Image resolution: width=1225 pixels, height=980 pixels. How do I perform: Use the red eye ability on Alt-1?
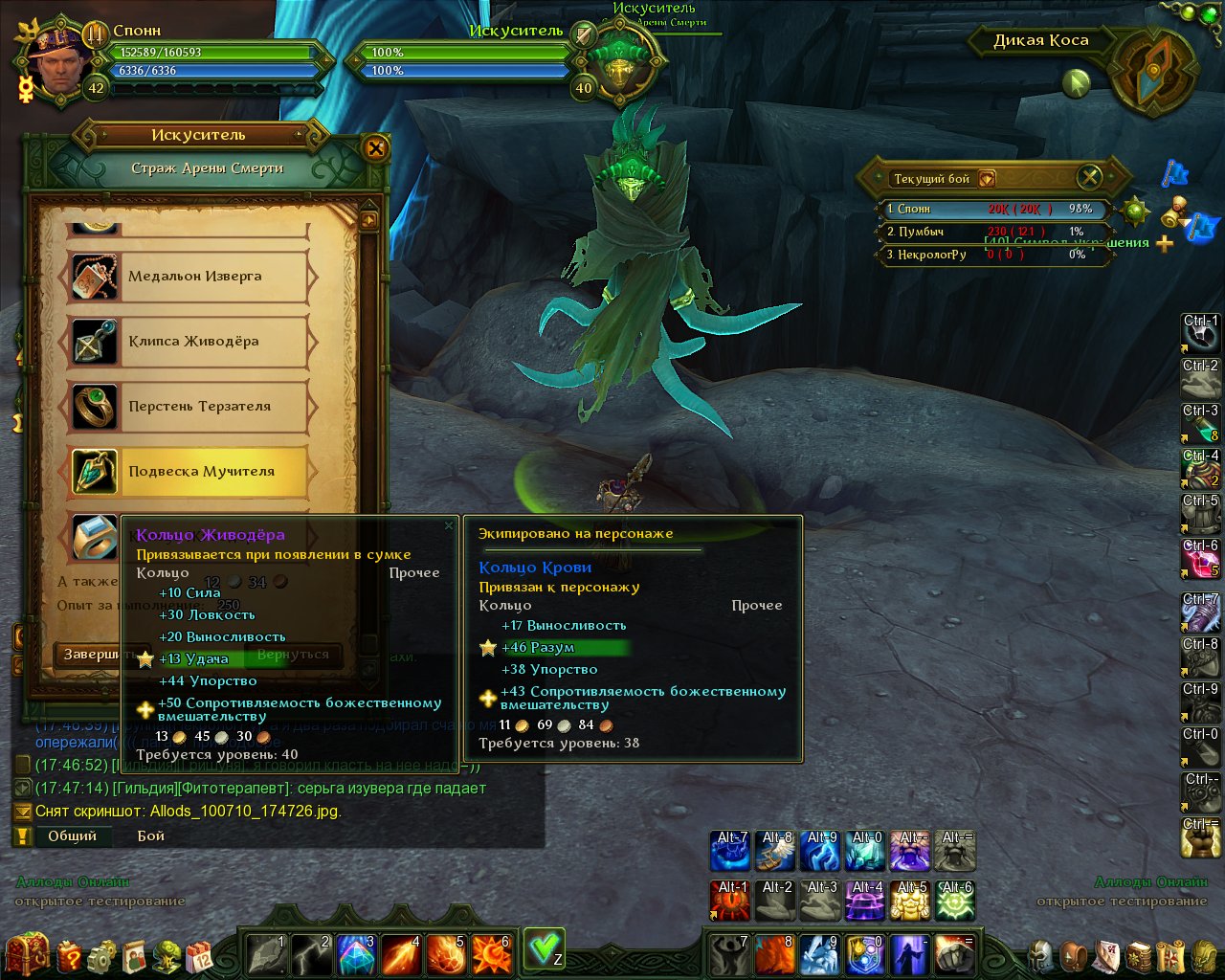pos(731,901)
